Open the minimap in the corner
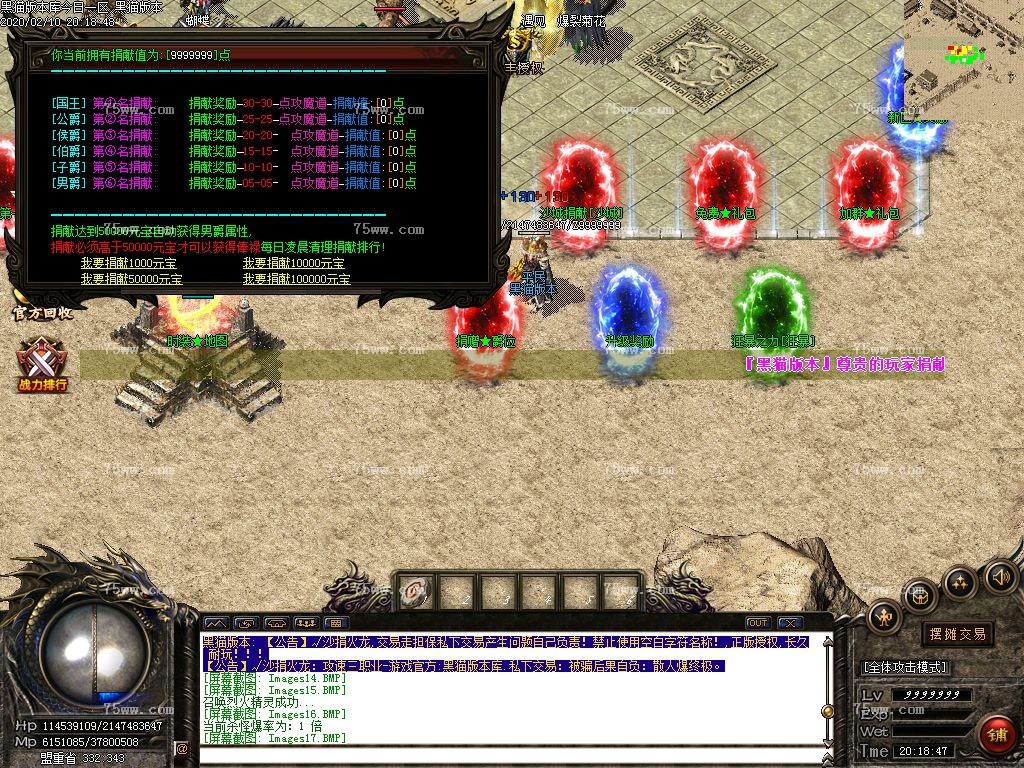The width and height of the screenshot is (1024, 768). pyautogui.click(x=964, y=58)
